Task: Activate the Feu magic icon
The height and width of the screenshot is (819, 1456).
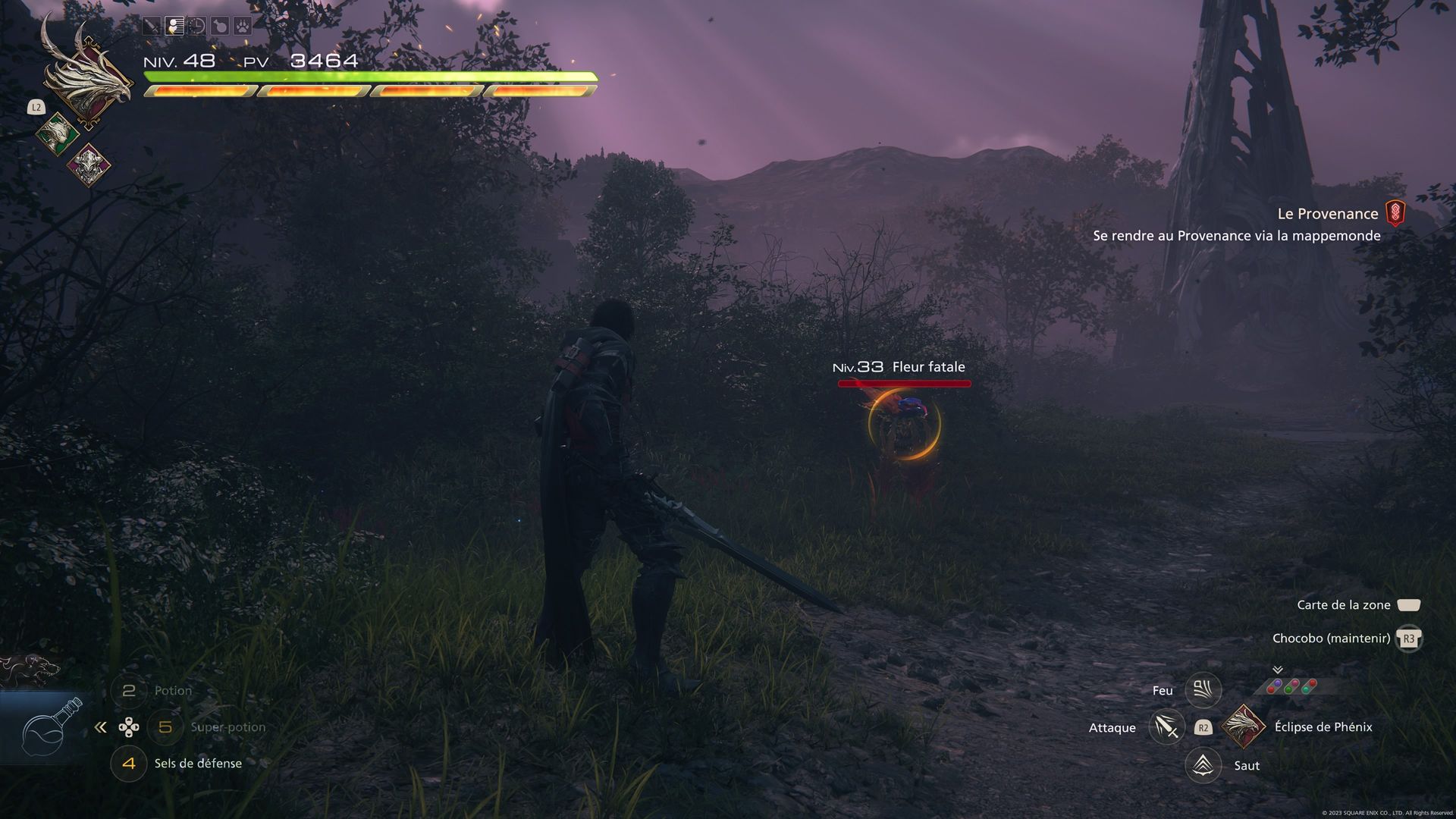Action: tap(1203, 690)
